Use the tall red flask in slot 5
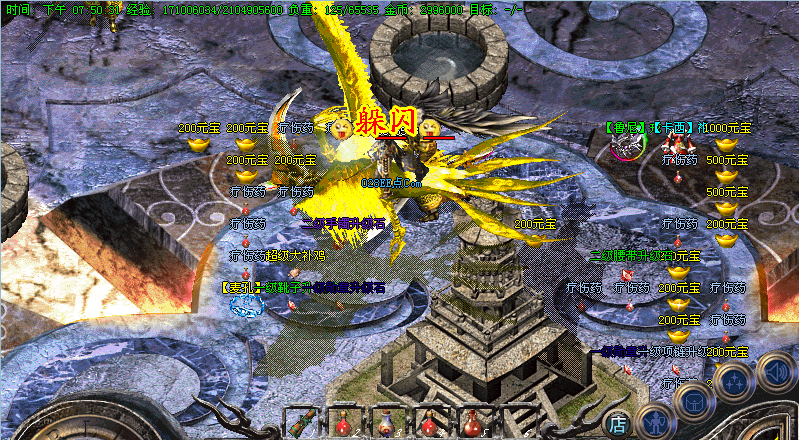799x440 pixels. pos(474,423)
